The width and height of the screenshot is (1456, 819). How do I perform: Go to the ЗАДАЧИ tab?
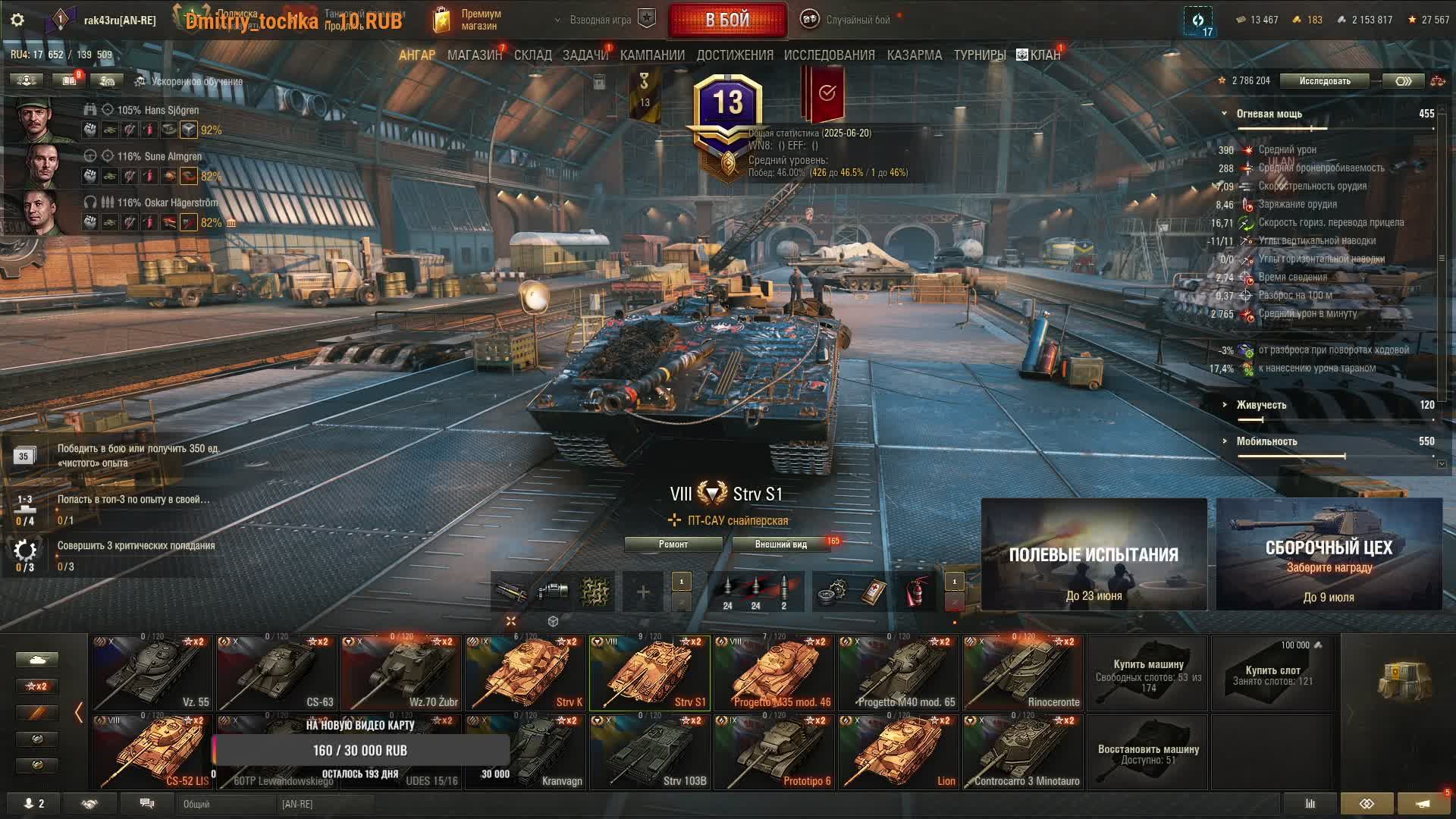click(x=585, y=55)
